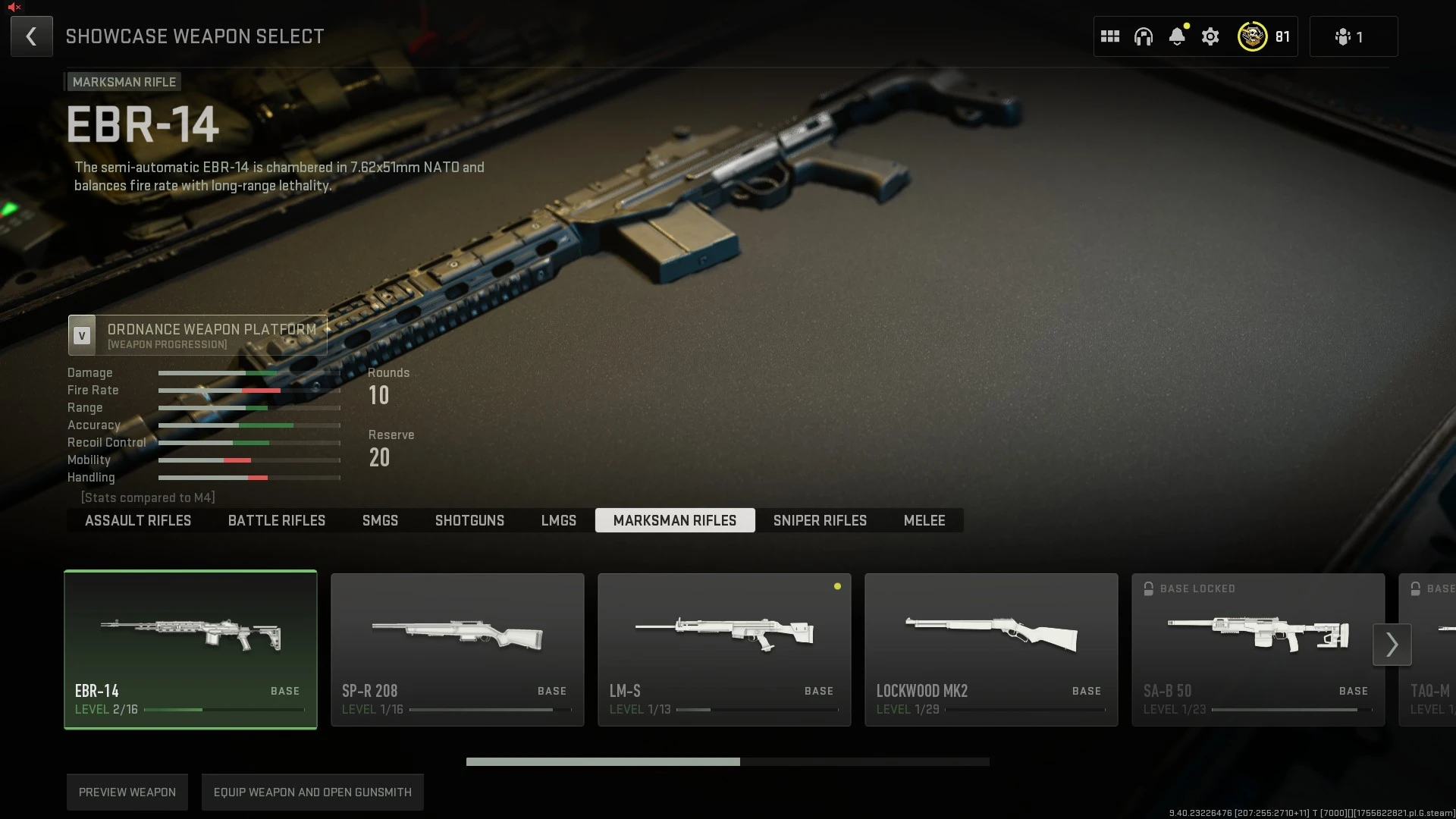Click the right chevron to see more weapons

coord(1392,644)
